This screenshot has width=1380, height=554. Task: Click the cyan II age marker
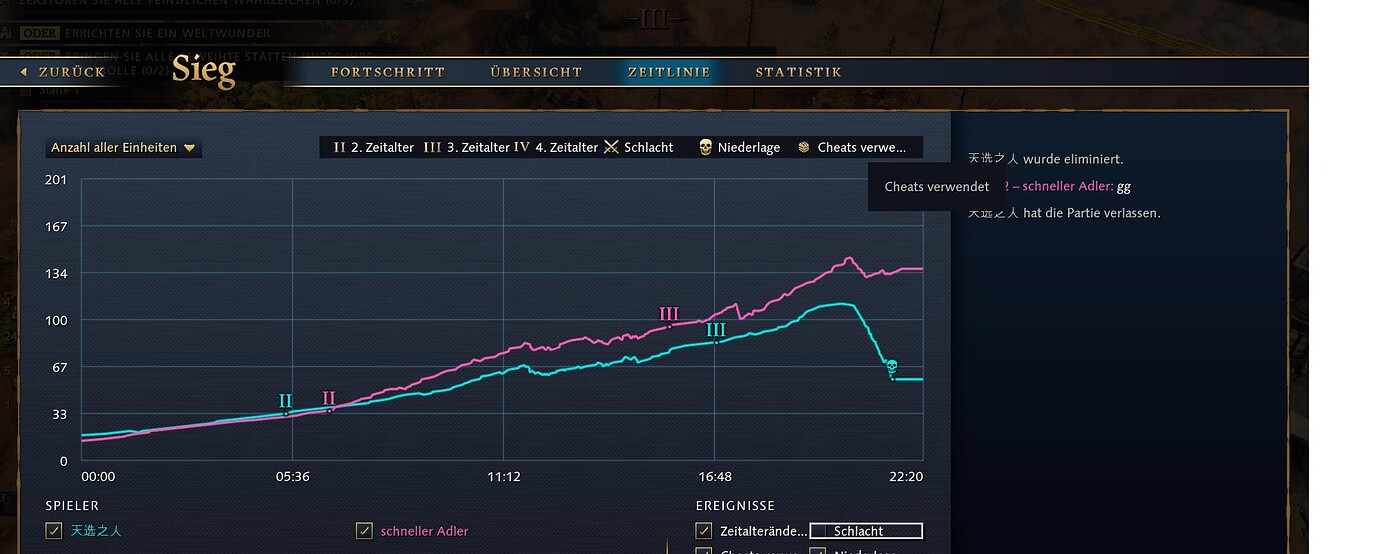point(285,402)
